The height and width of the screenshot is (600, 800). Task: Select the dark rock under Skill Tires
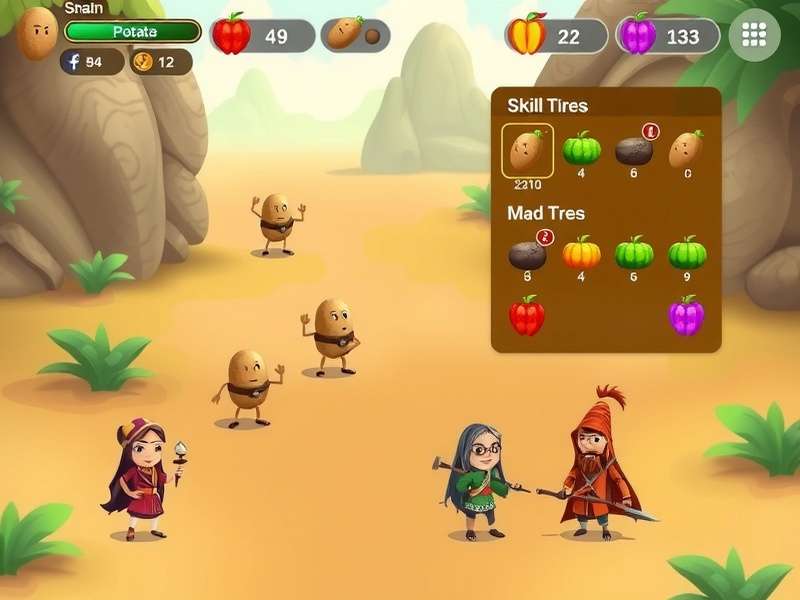click(634, 150)
